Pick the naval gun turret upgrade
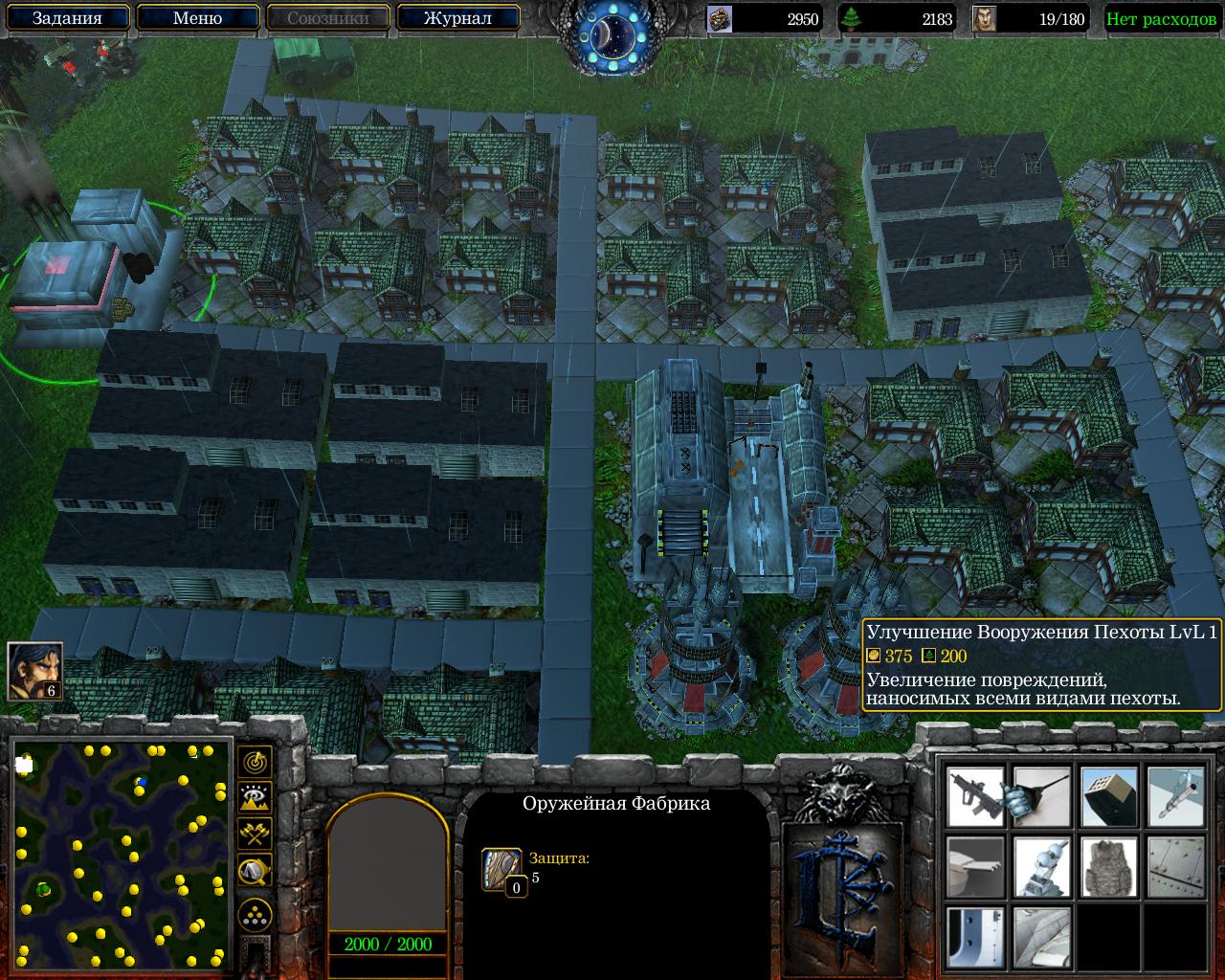 tap(975, 866)
